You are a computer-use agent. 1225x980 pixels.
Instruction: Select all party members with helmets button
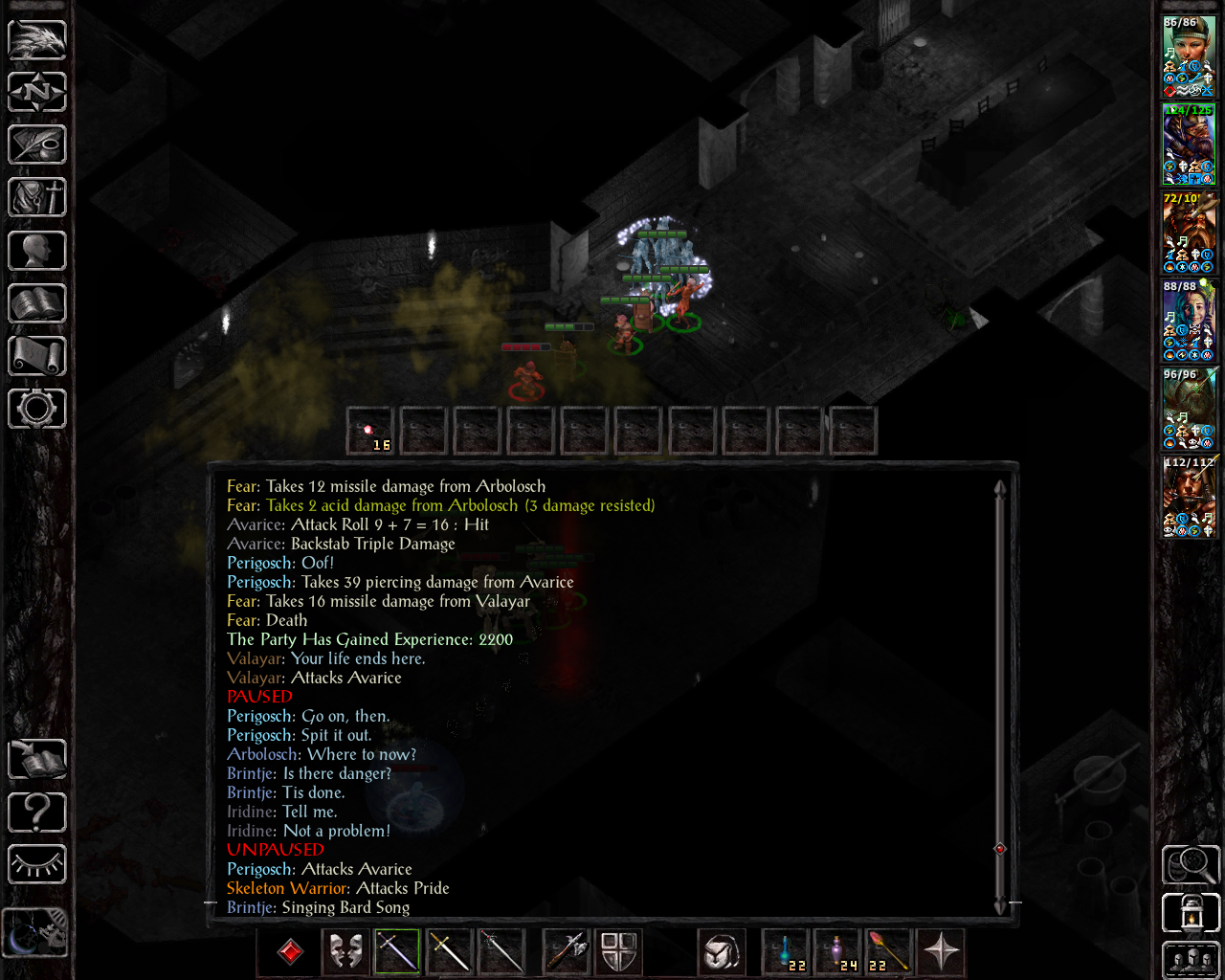(1191, 960)
